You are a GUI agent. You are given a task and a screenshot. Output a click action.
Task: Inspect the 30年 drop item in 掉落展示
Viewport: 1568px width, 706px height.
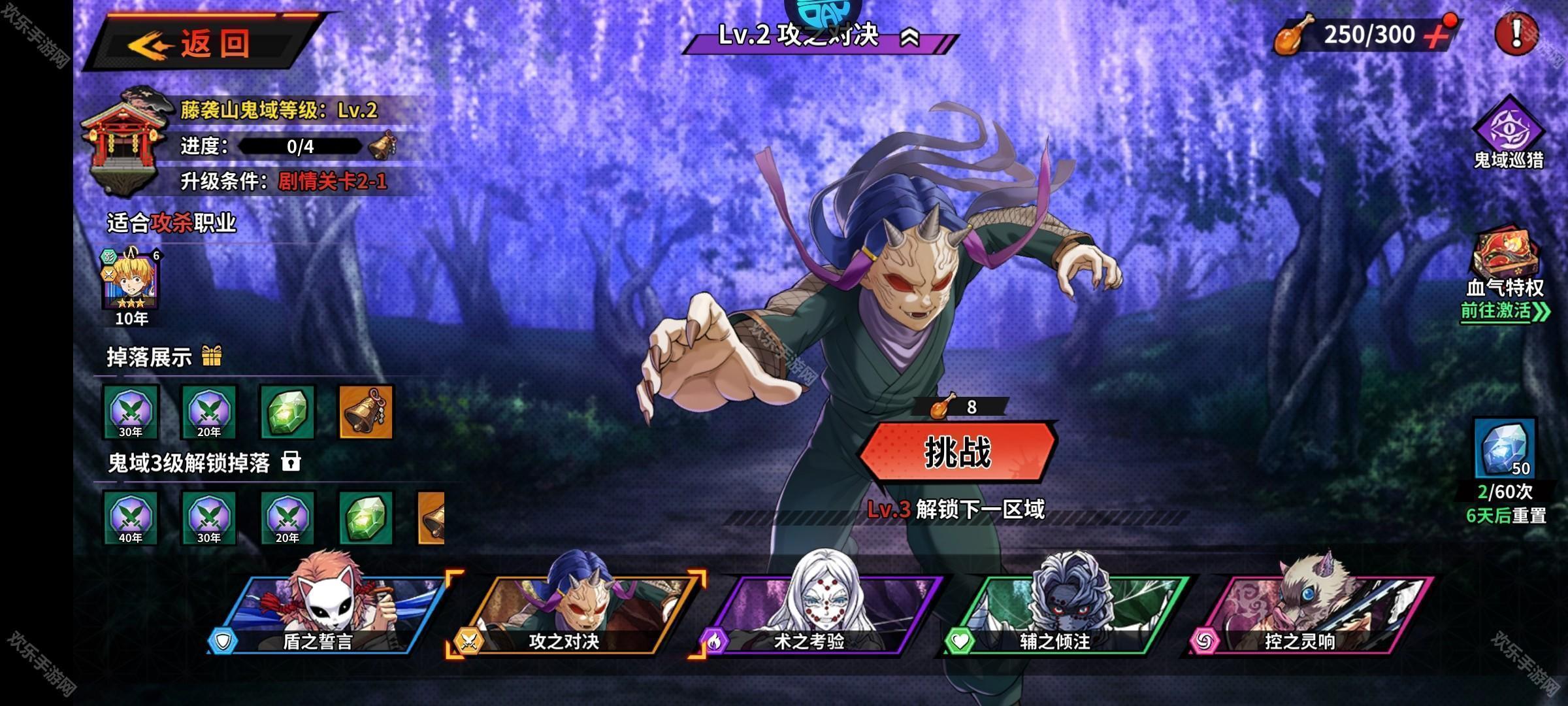tap(131, 412)
